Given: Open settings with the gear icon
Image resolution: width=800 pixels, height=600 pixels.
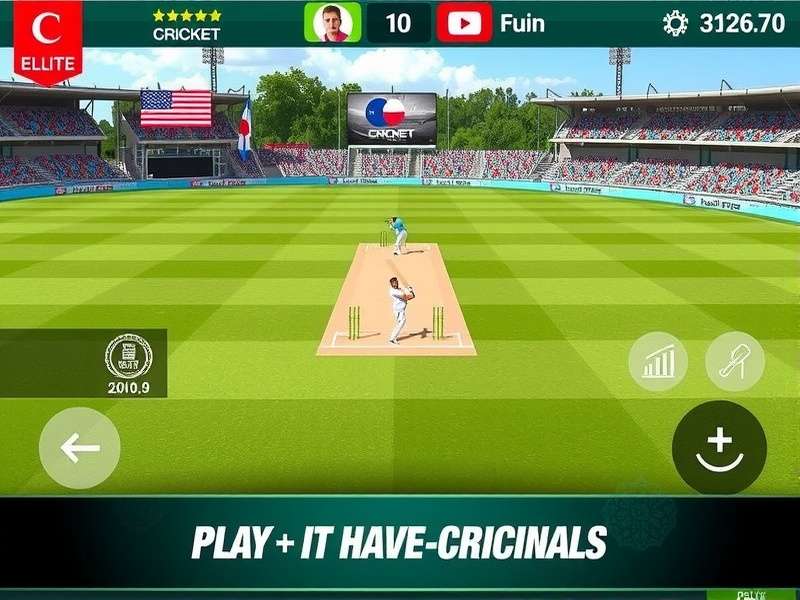Looking at the screenshot, I should click(675, 23).
